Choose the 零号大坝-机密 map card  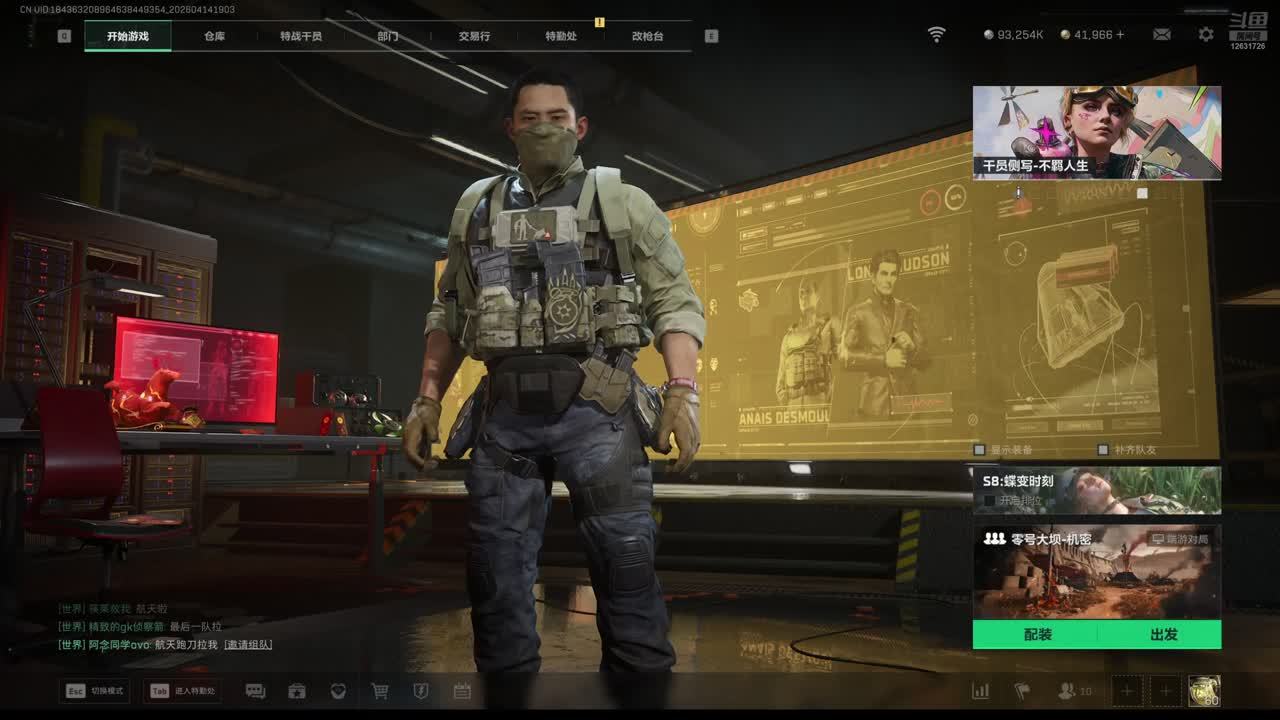1096,572
